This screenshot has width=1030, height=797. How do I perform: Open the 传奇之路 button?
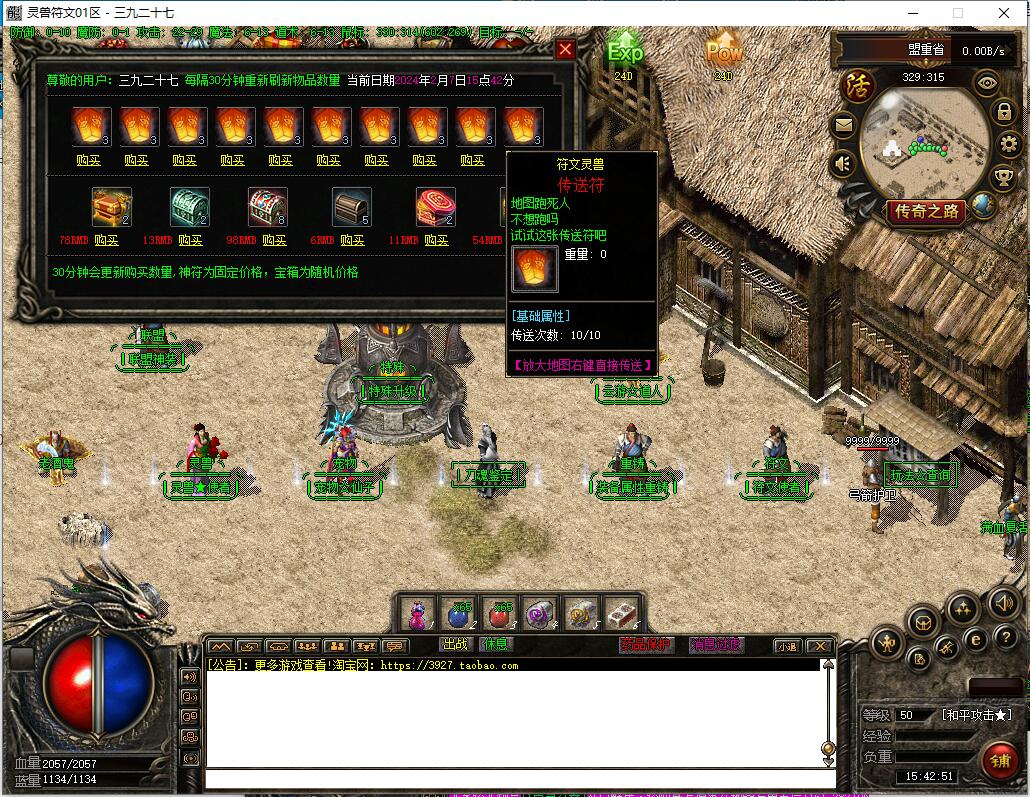coord(927,211)
